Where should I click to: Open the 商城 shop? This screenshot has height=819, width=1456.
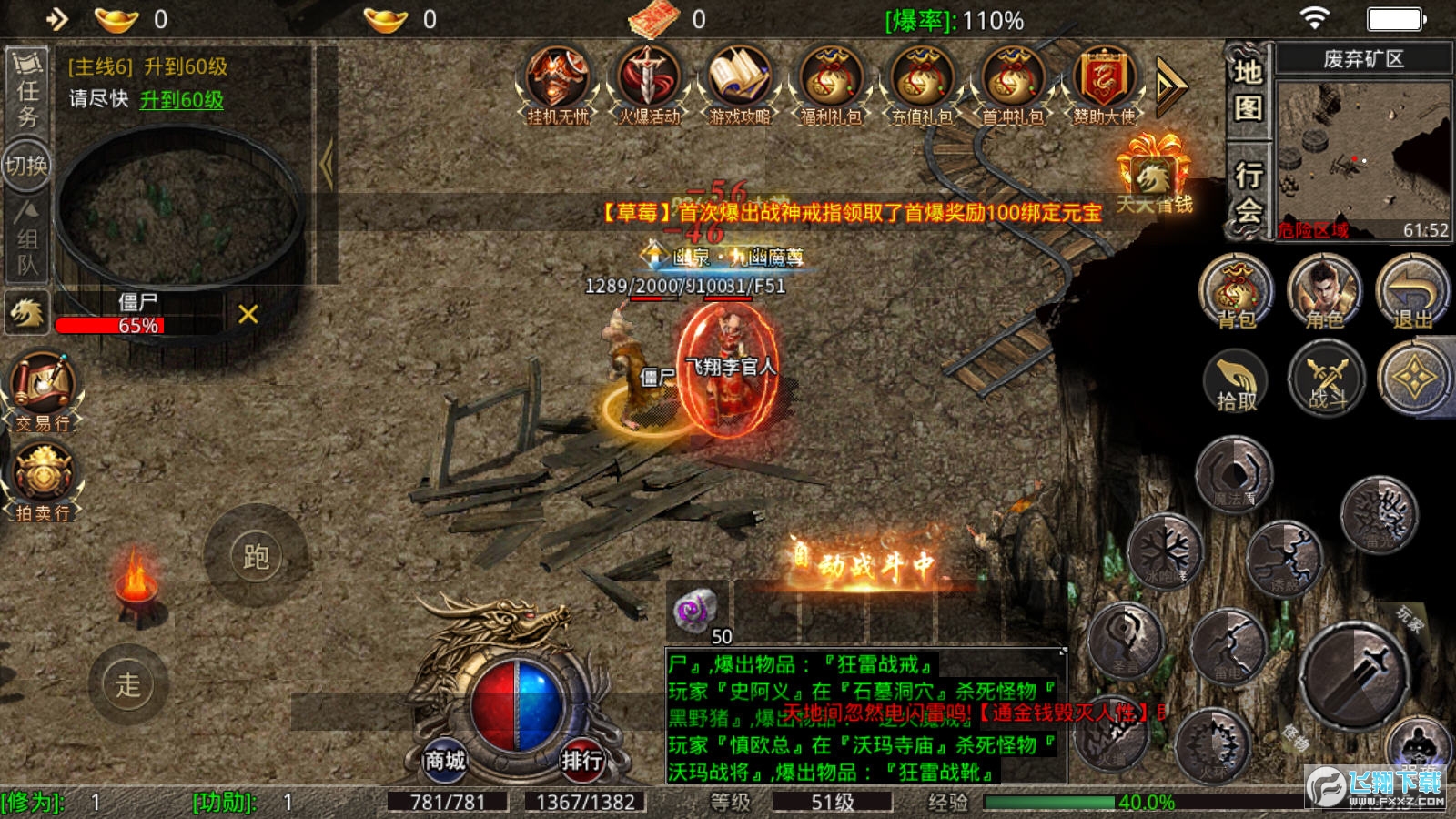445,759
